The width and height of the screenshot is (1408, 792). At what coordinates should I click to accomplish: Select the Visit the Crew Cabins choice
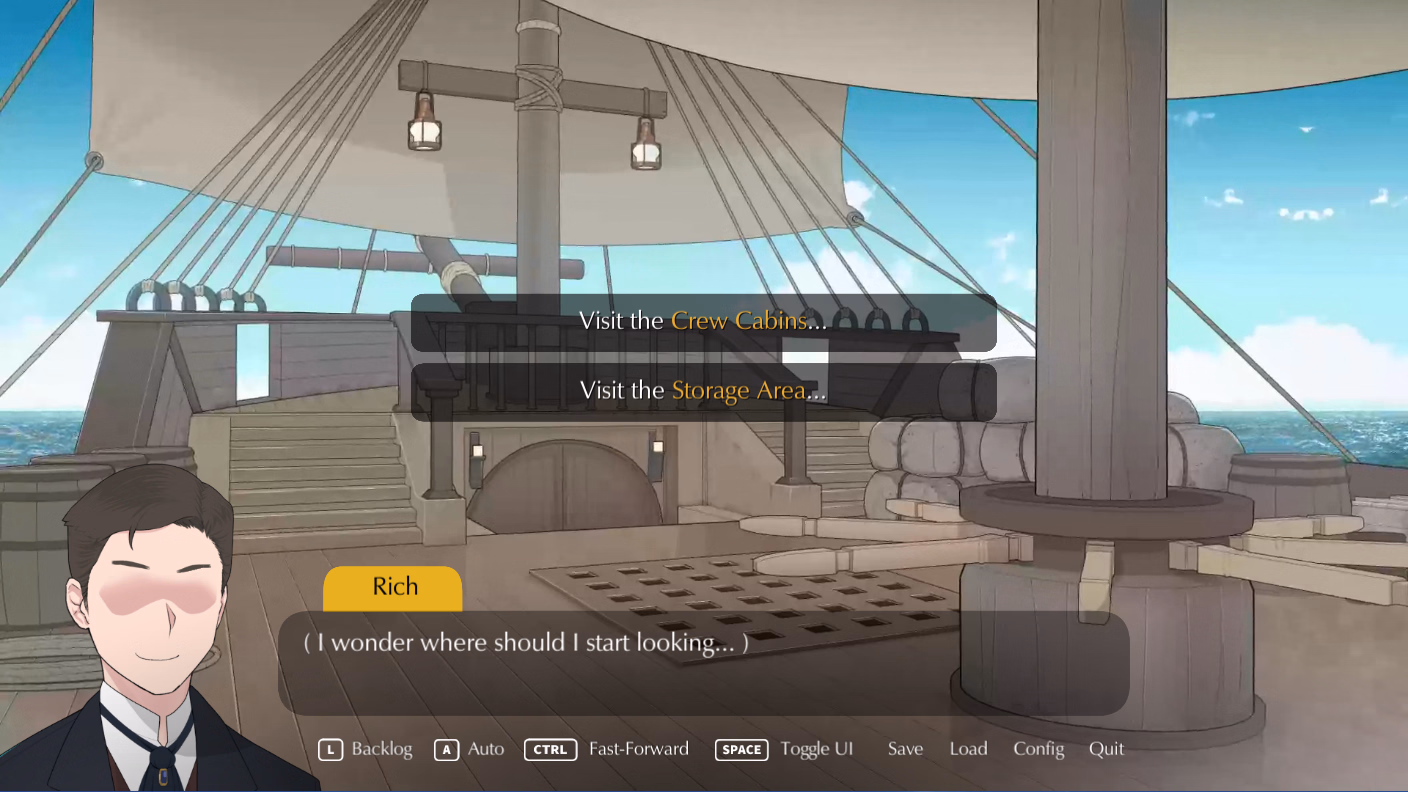[x=703, y=321]
